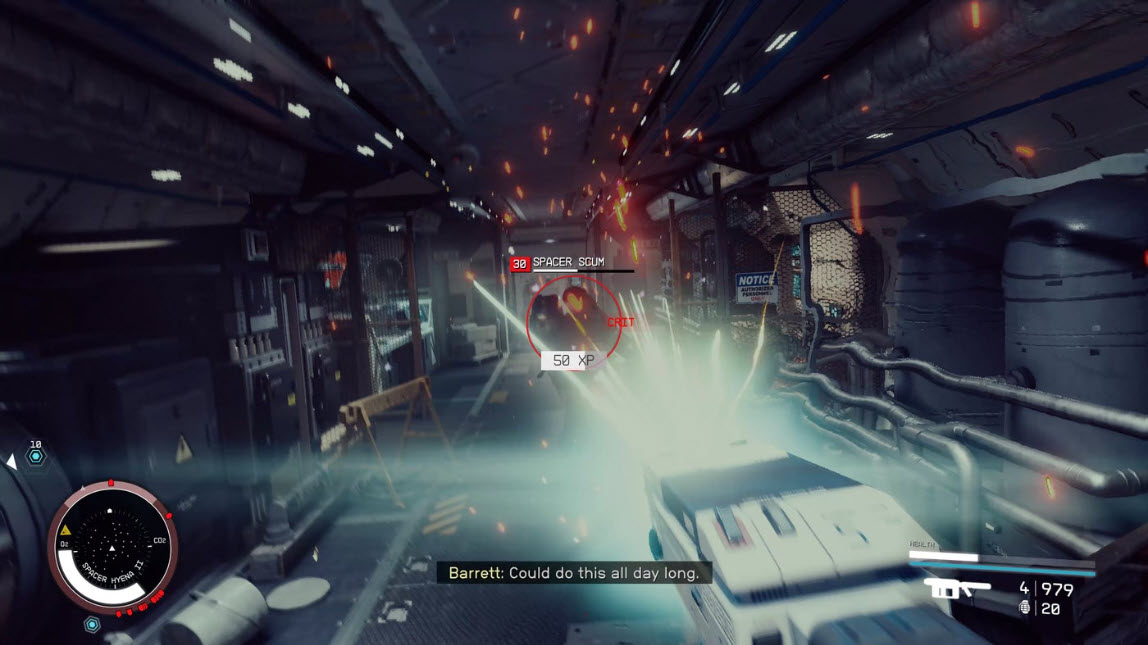This screenshot has width=1148, height=645.
Task: Click the grenade icon beside the 20 count
Action: [1023, 608]
